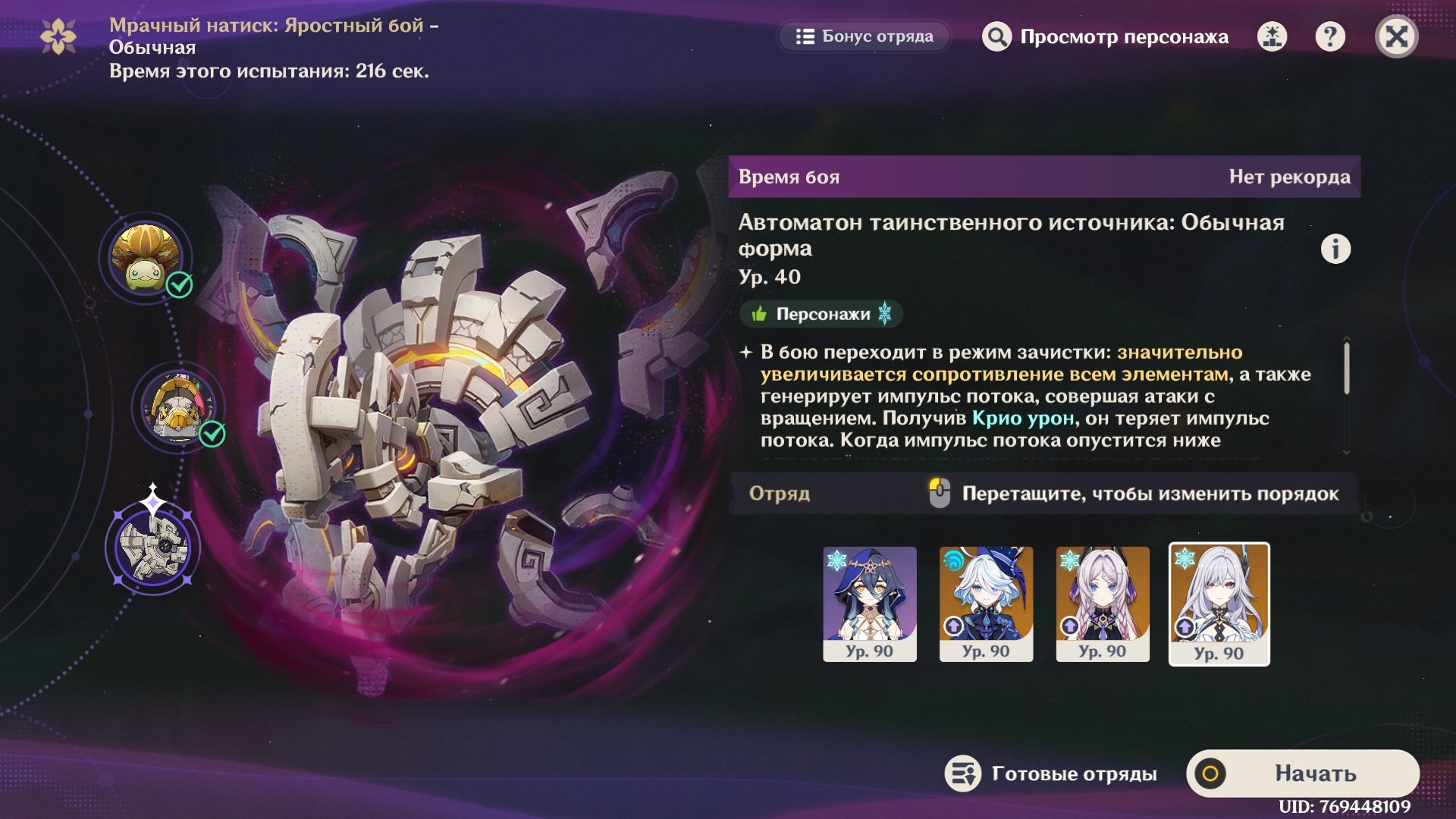The image size is (1456, 819).
Task: Select the highlighted white-haired character card
Action: click(1219, 604)
